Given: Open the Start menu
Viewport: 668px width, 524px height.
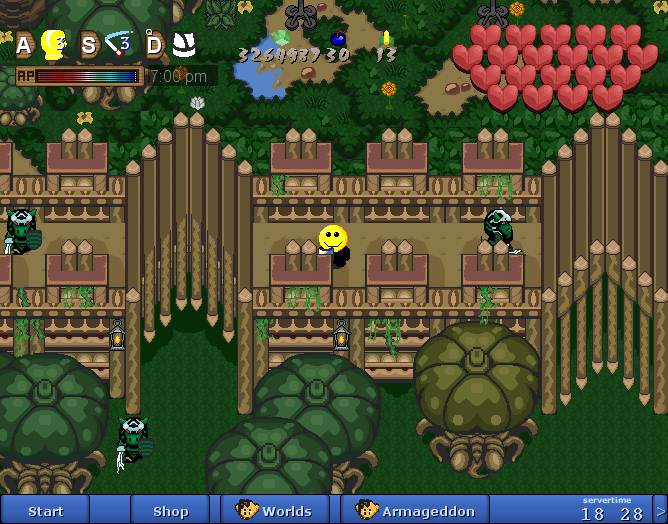Looking at the screenshot, I should coord(45,510).
